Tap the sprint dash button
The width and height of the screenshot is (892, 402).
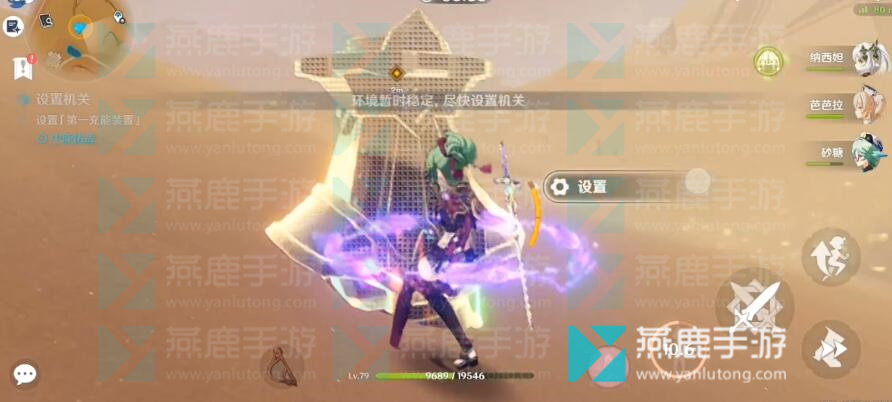click(831, 347)
